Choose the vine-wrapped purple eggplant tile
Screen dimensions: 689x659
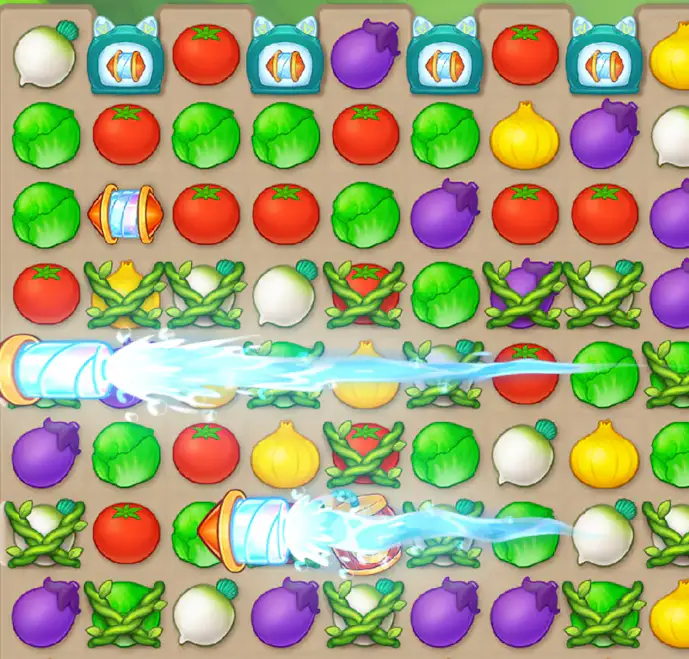click(x=524, y=292)
